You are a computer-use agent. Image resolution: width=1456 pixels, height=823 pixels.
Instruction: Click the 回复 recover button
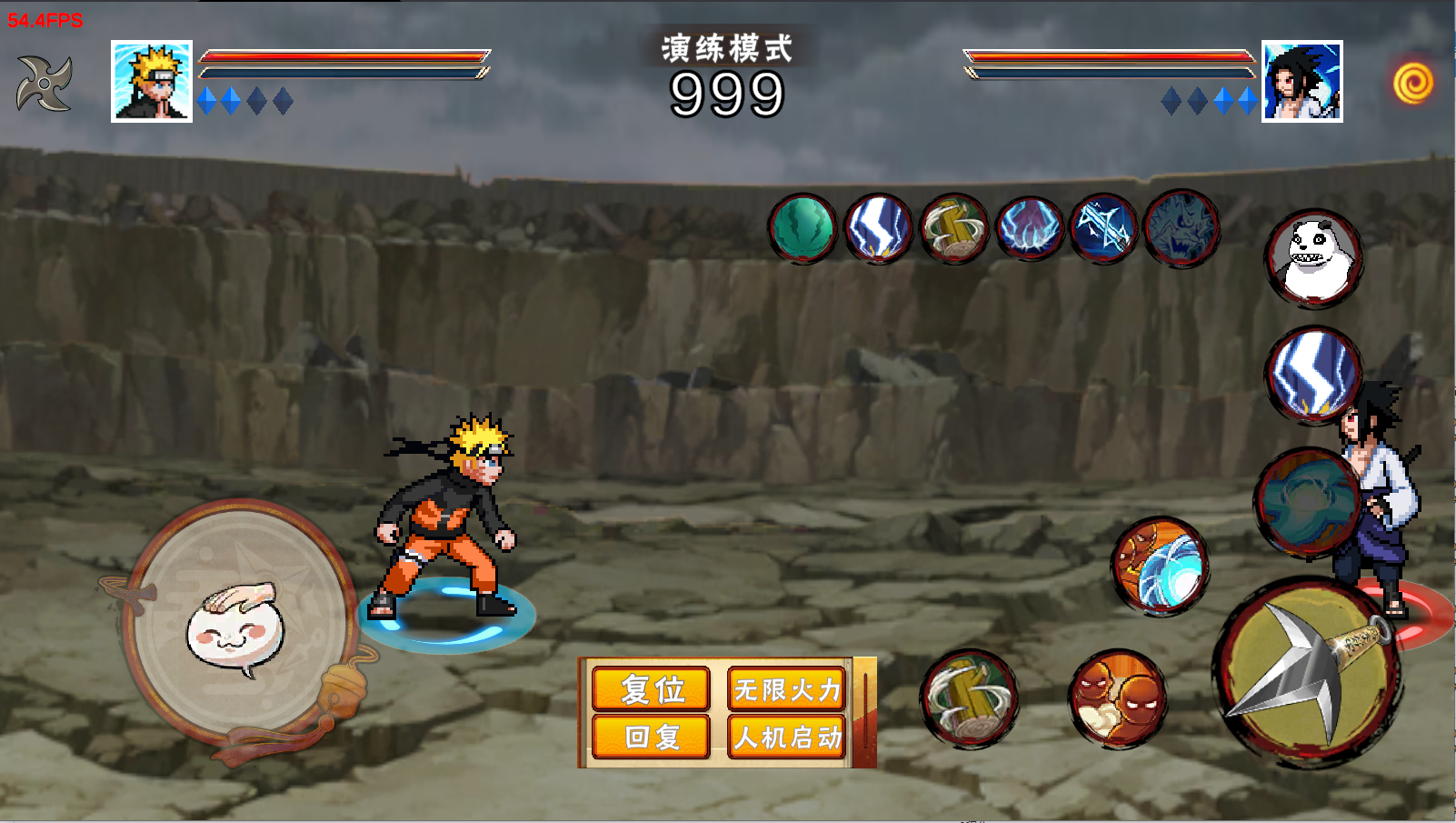click(651, 738)
